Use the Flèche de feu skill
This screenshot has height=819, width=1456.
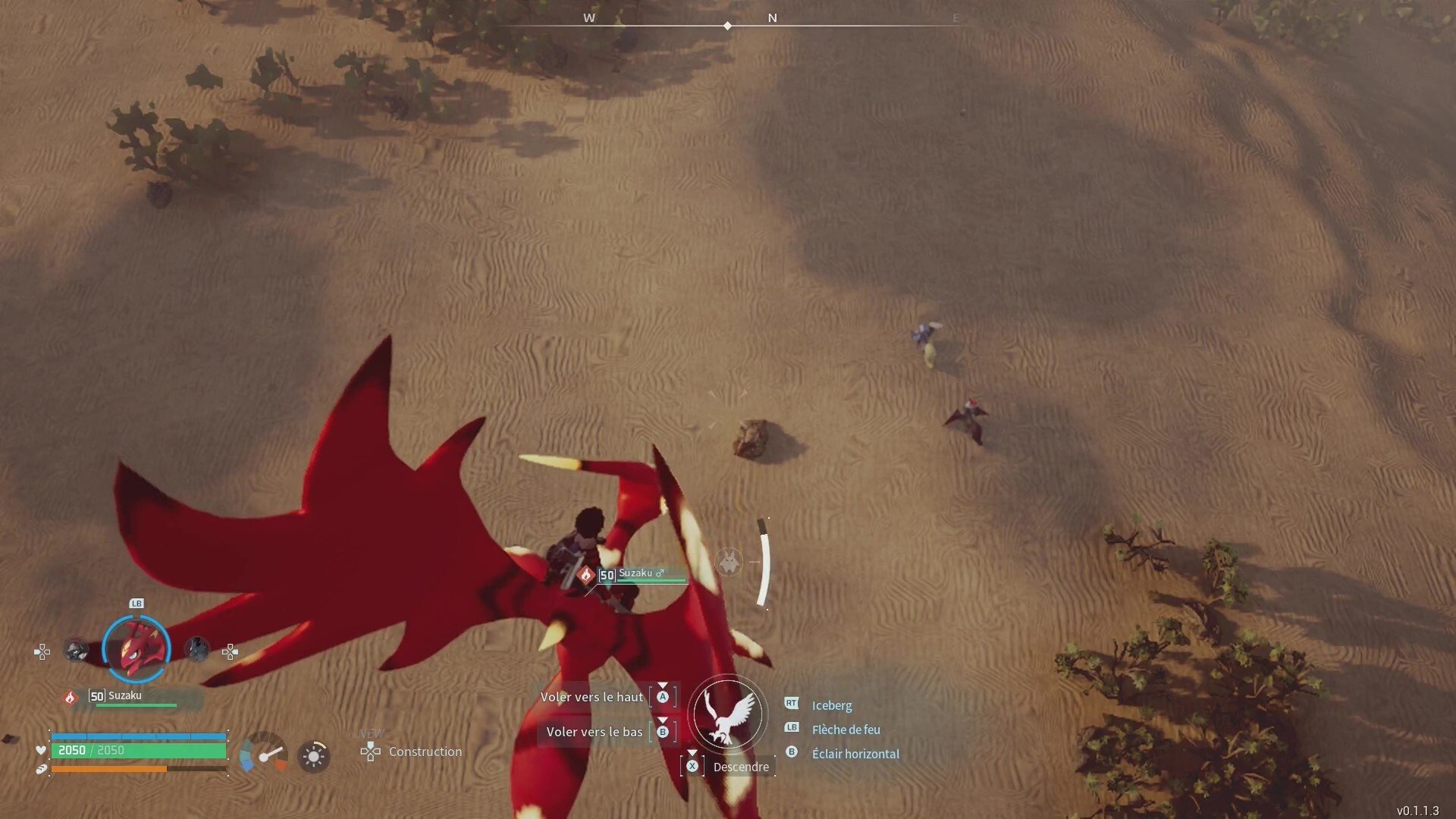846,730
